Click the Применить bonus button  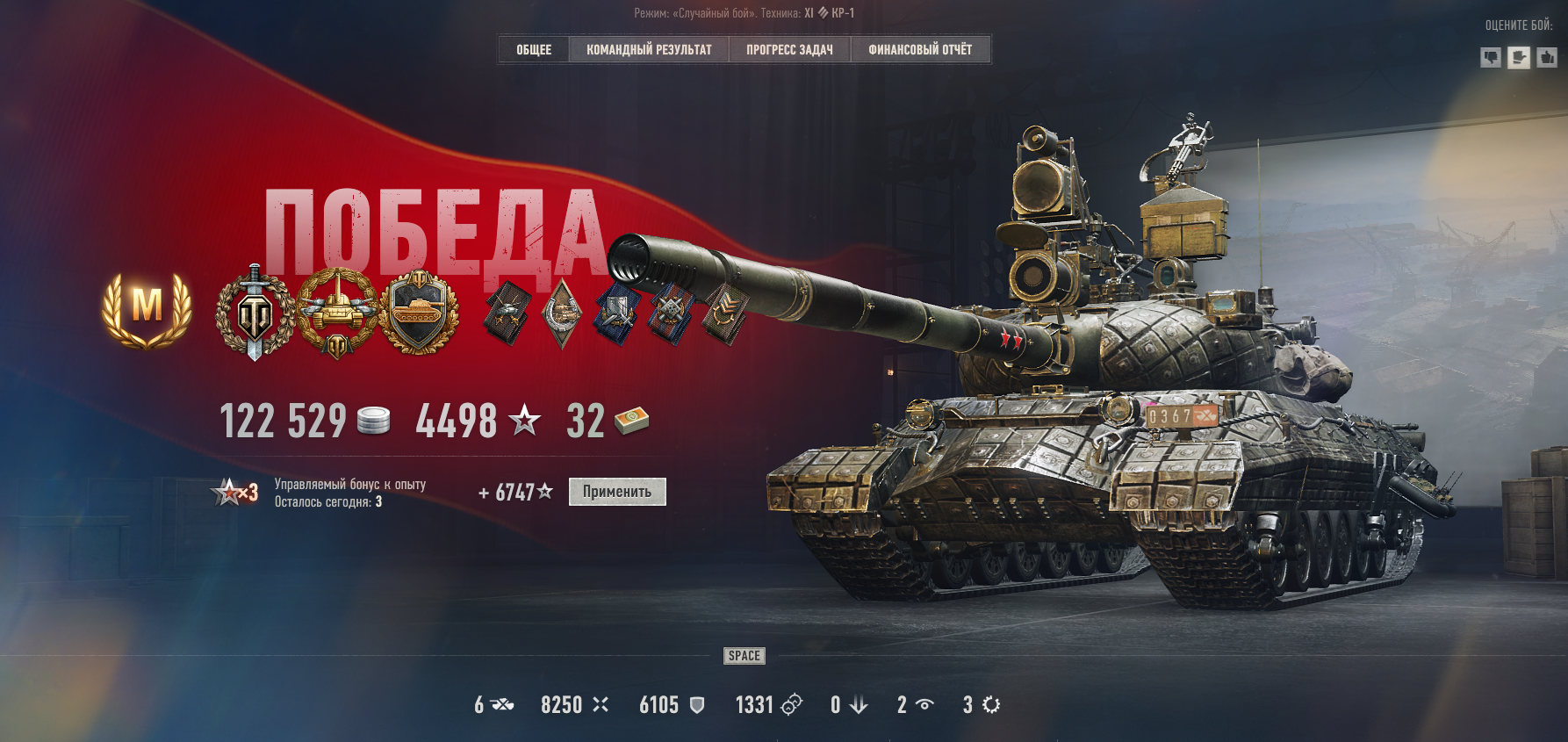[617, 492]
